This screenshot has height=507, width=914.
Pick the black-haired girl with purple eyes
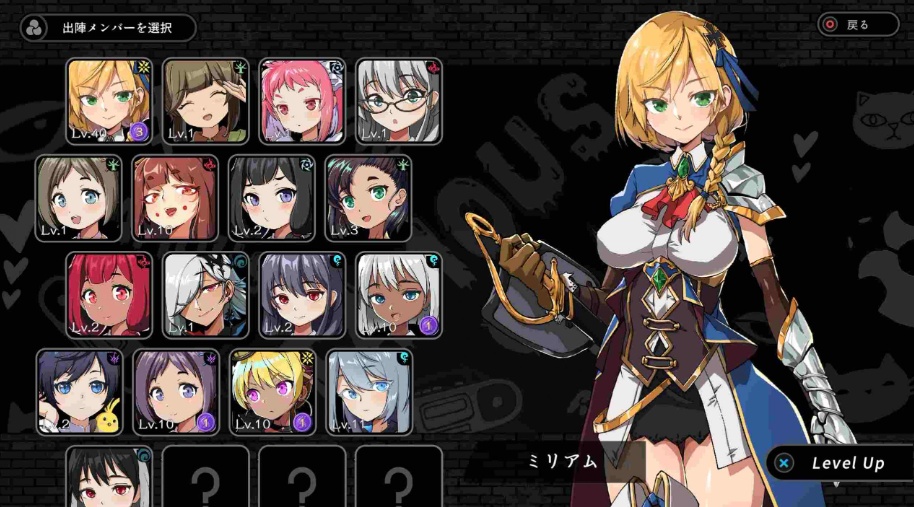[x=270, y=198]
